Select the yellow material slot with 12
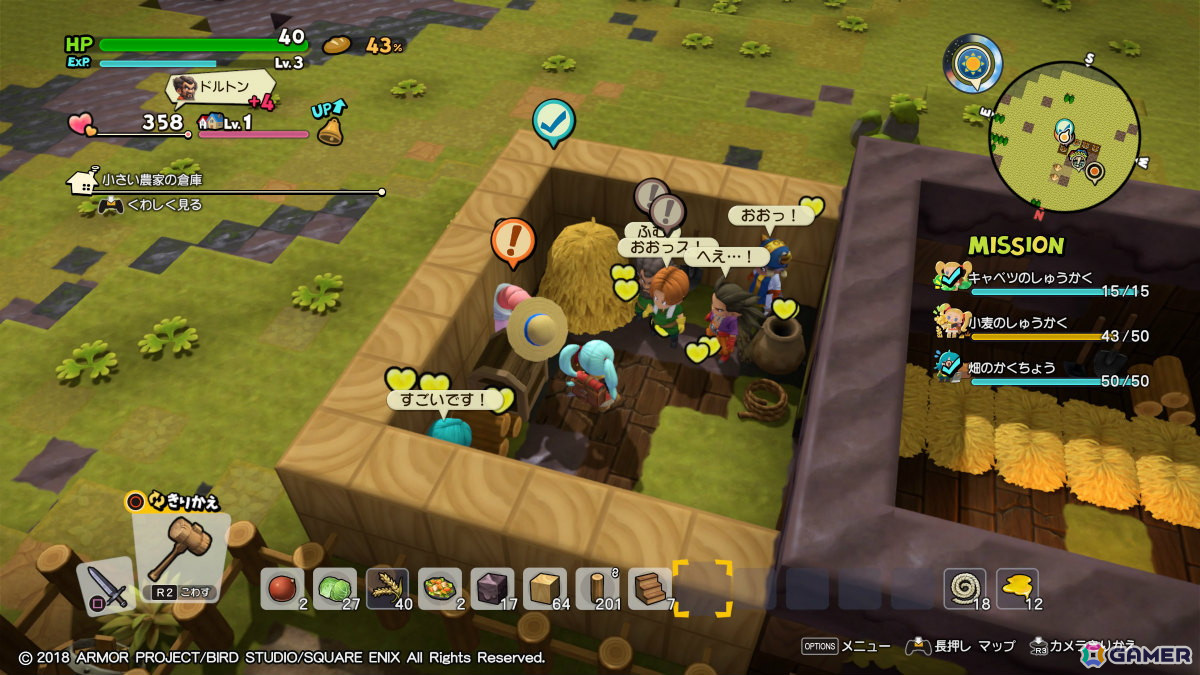Screen dimensions: 1200x675 point(1017,588)
